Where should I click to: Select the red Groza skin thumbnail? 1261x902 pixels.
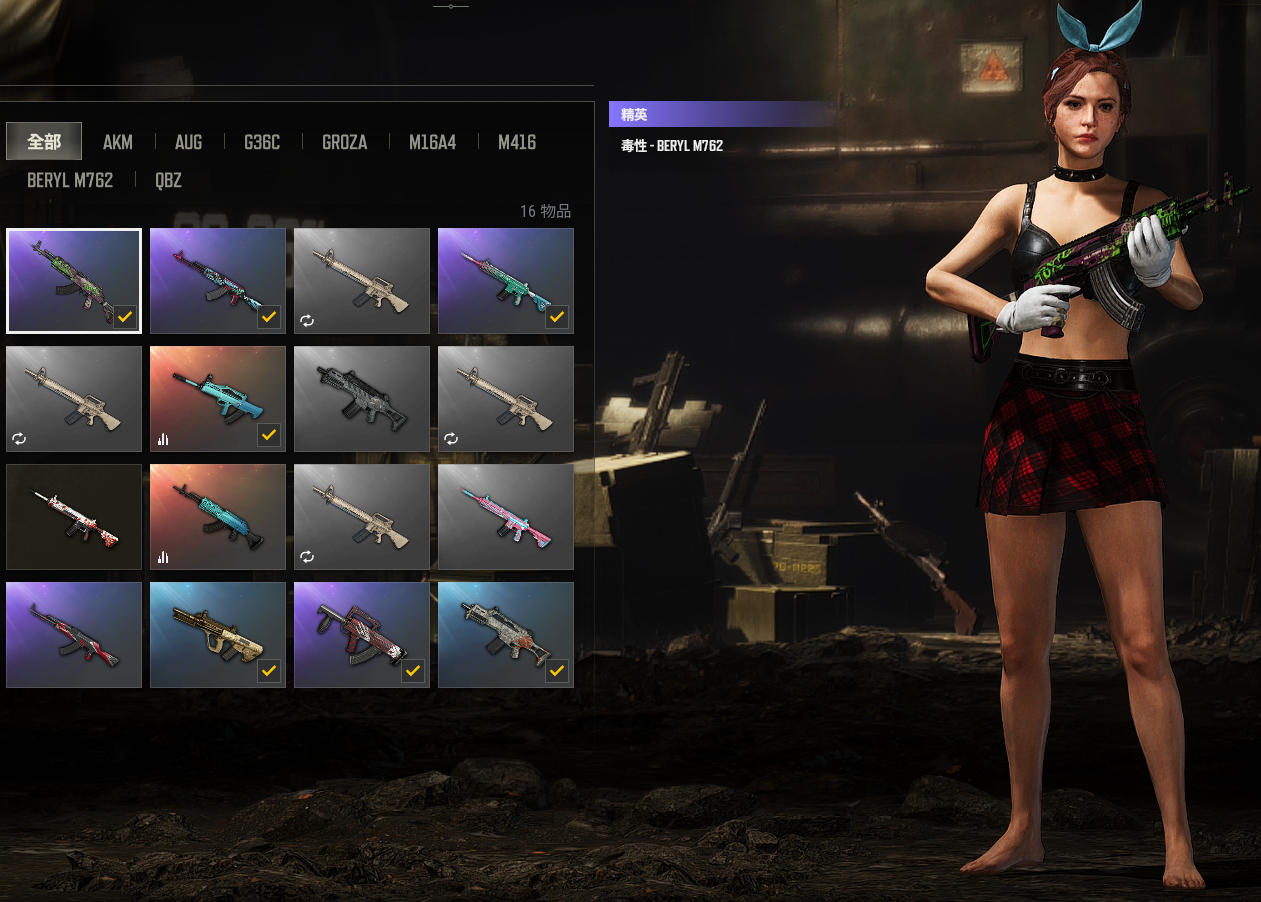[x=362, y=634]
